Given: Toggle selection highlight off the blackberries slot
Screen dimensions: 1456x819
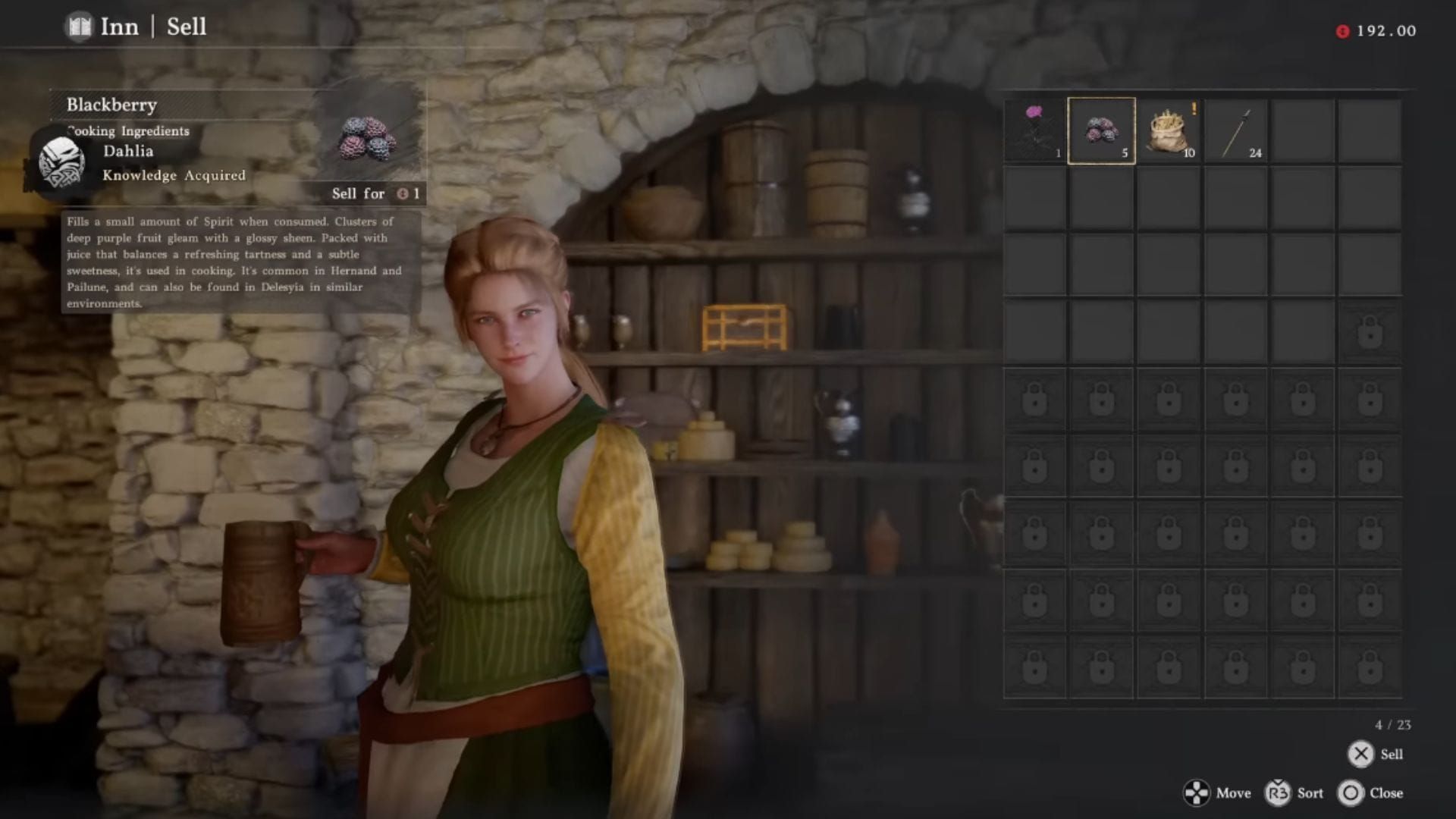Looking at the screenshot, I should click(x=1101, y=129).
